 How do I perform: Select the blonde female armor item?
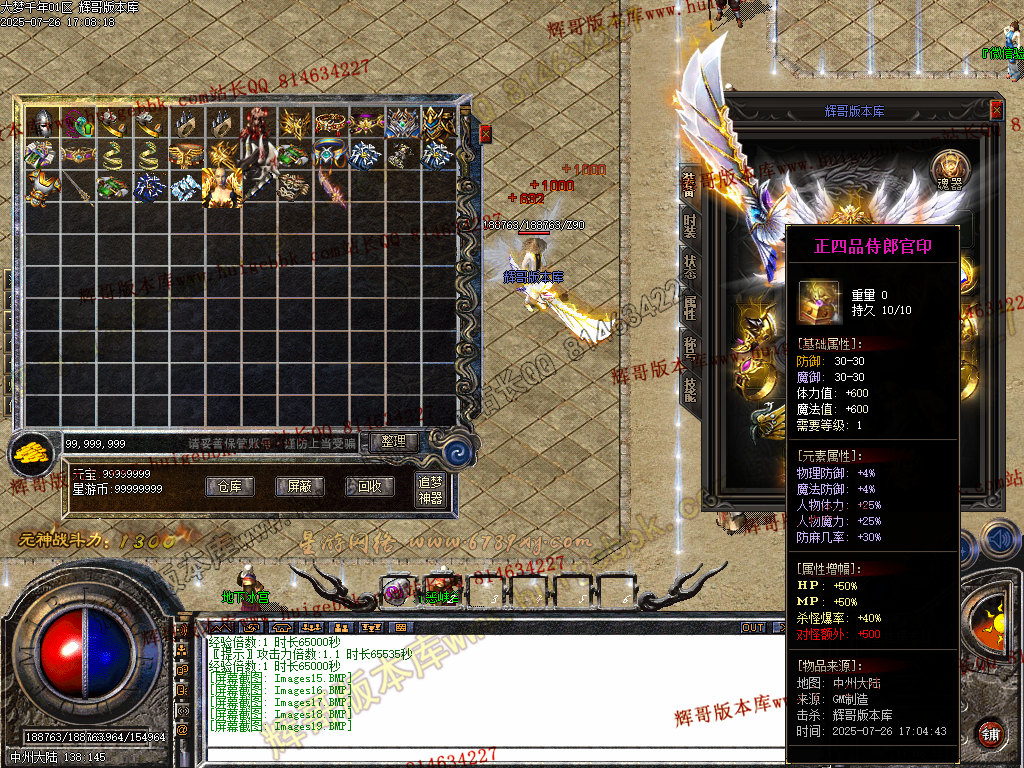221,186
